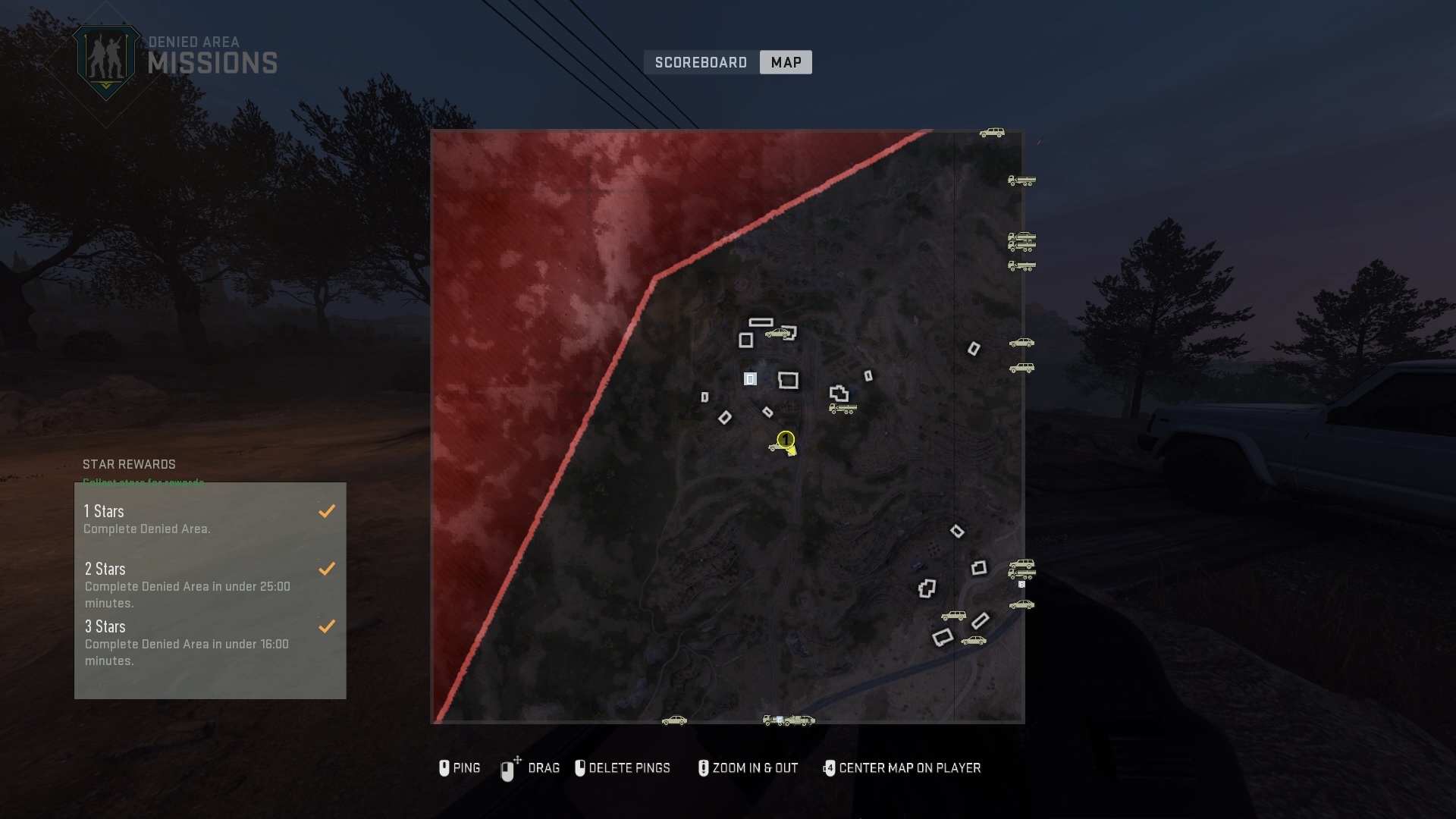Click the mouse wheel Zoom In & Out icon
Viewport: 1456px width, 819px height.
(704, 768)
